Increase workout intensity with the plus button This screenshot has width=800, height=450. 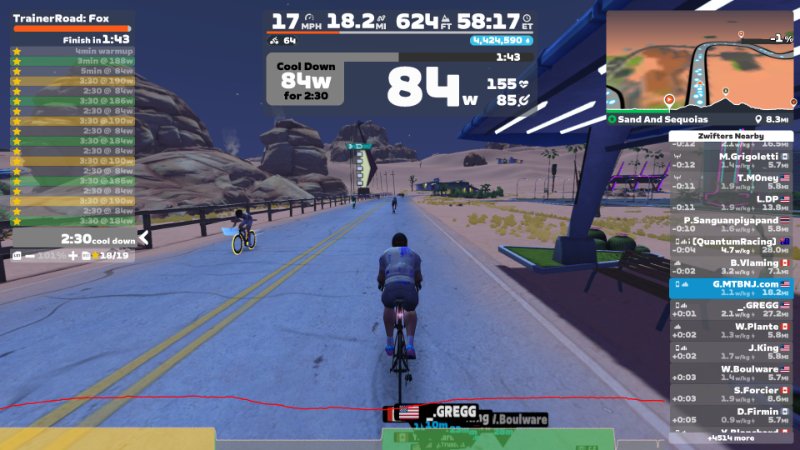[72, 256]
